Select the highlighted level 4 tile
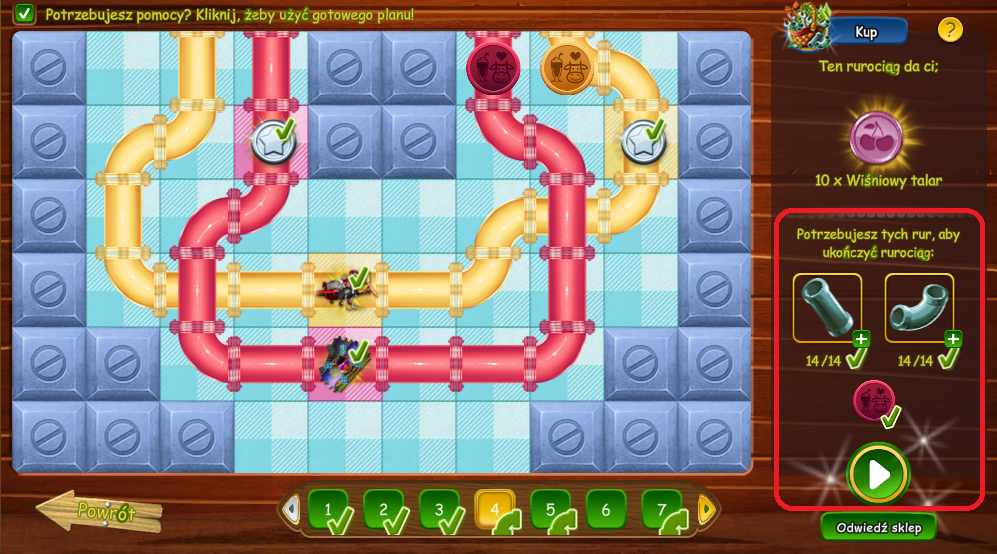 point(494,509)
